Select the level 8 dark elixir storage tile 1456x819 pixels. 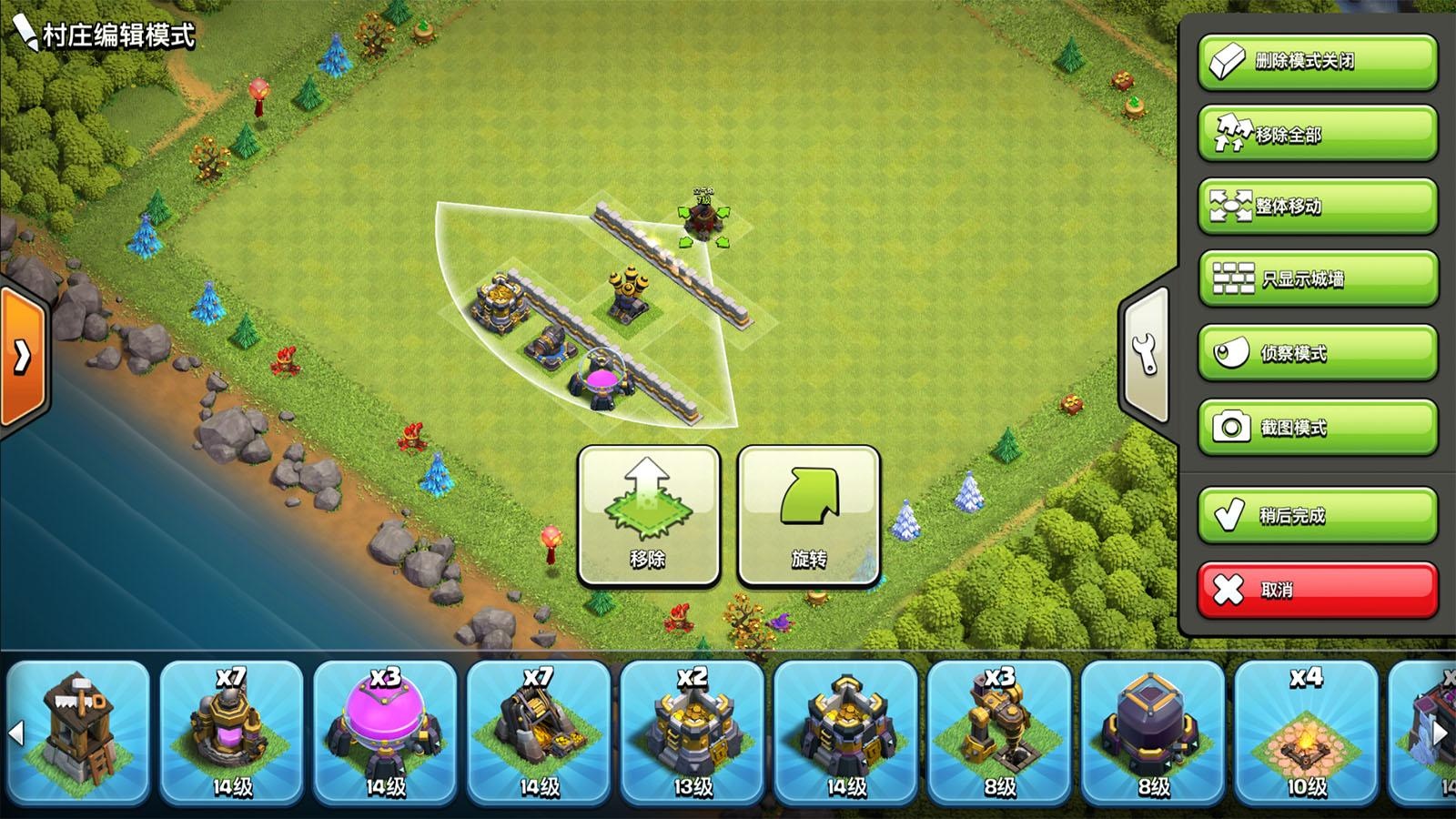click(1153, 733)
